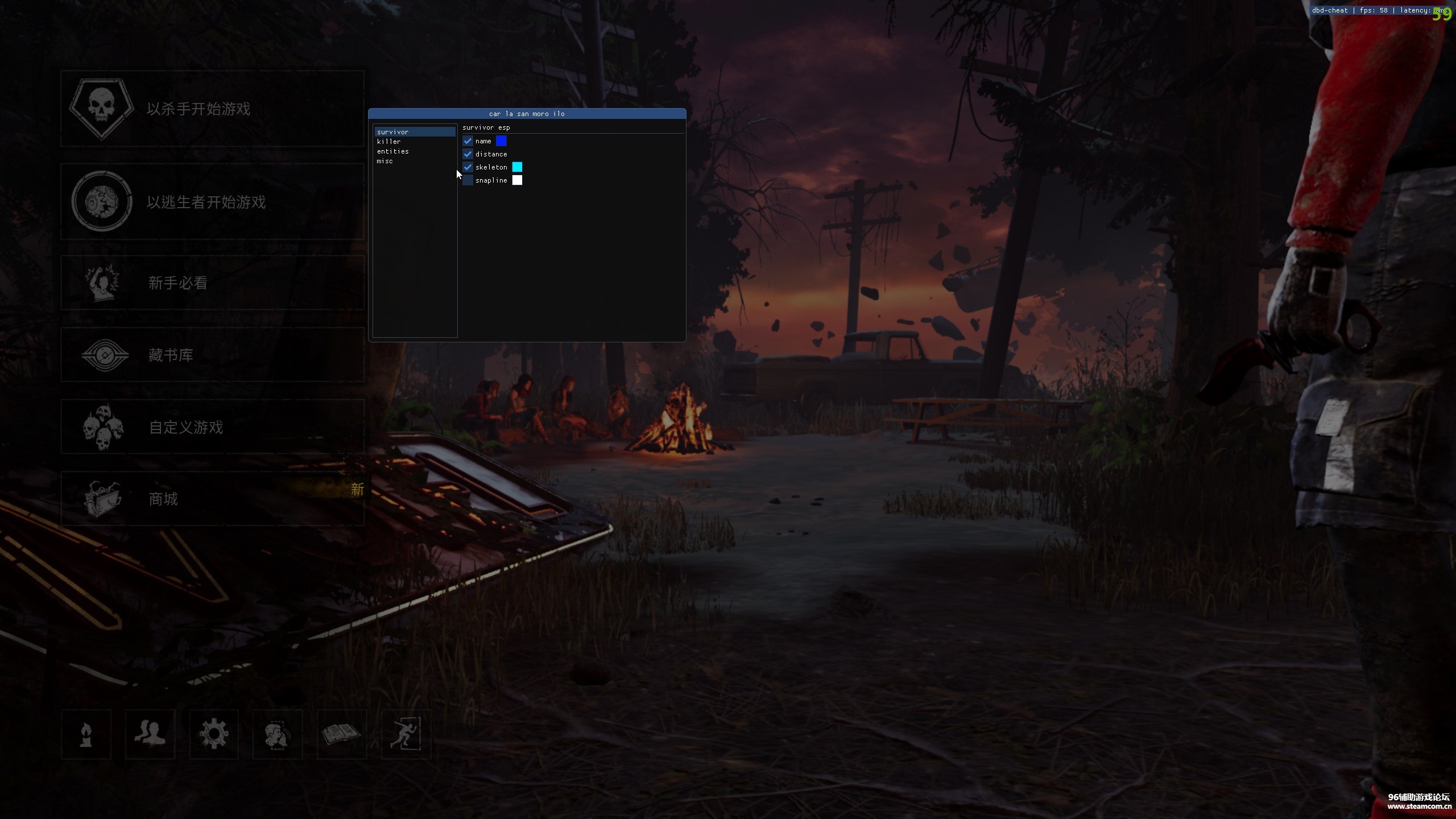Open the 藏书库 archives entry
Viewport: 1456px width, 819px height.
[x=212, y=355]
